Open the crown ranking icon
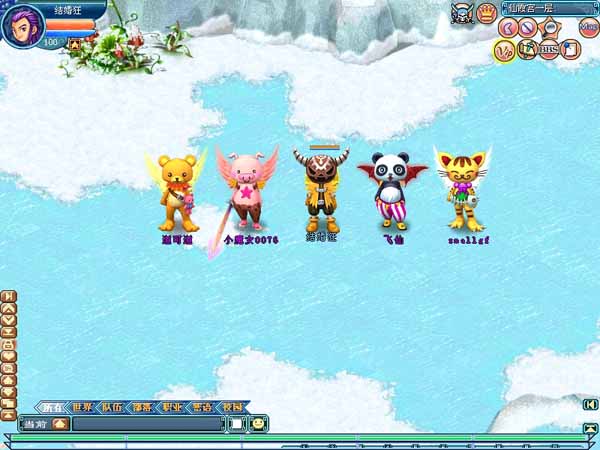Image resolution: width=600 pixels, height=450 pixels. pos(487,13)
